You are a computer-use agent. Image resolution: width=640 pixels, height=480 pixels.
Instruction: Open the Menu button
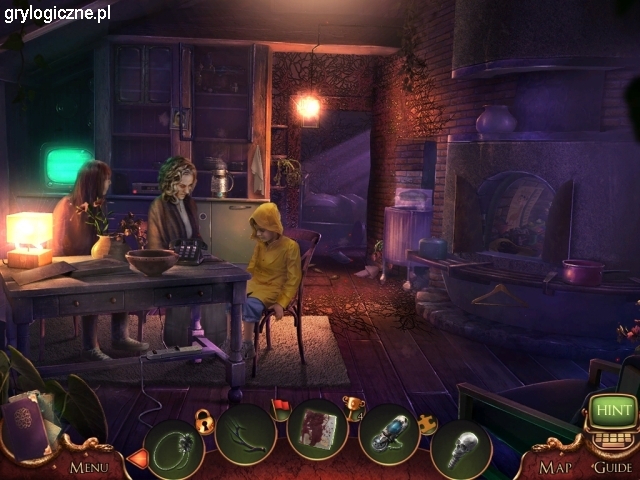pyautogui.click(x=89, y=466)
